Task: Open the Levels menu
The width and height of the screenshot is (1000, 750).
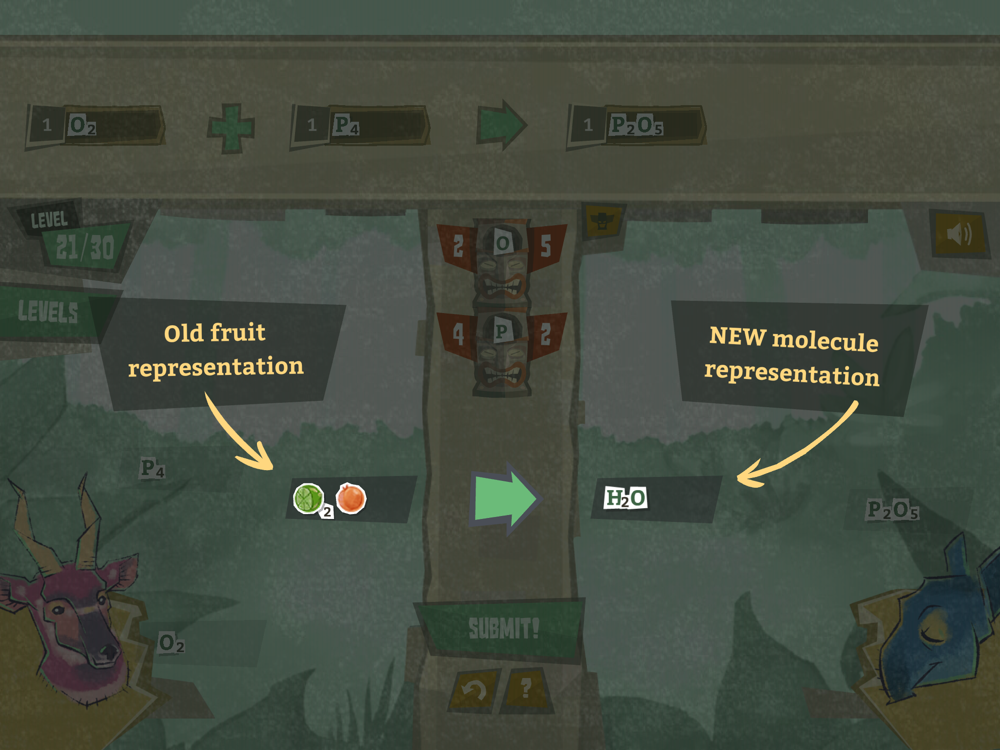Action: tap(50, 311)
